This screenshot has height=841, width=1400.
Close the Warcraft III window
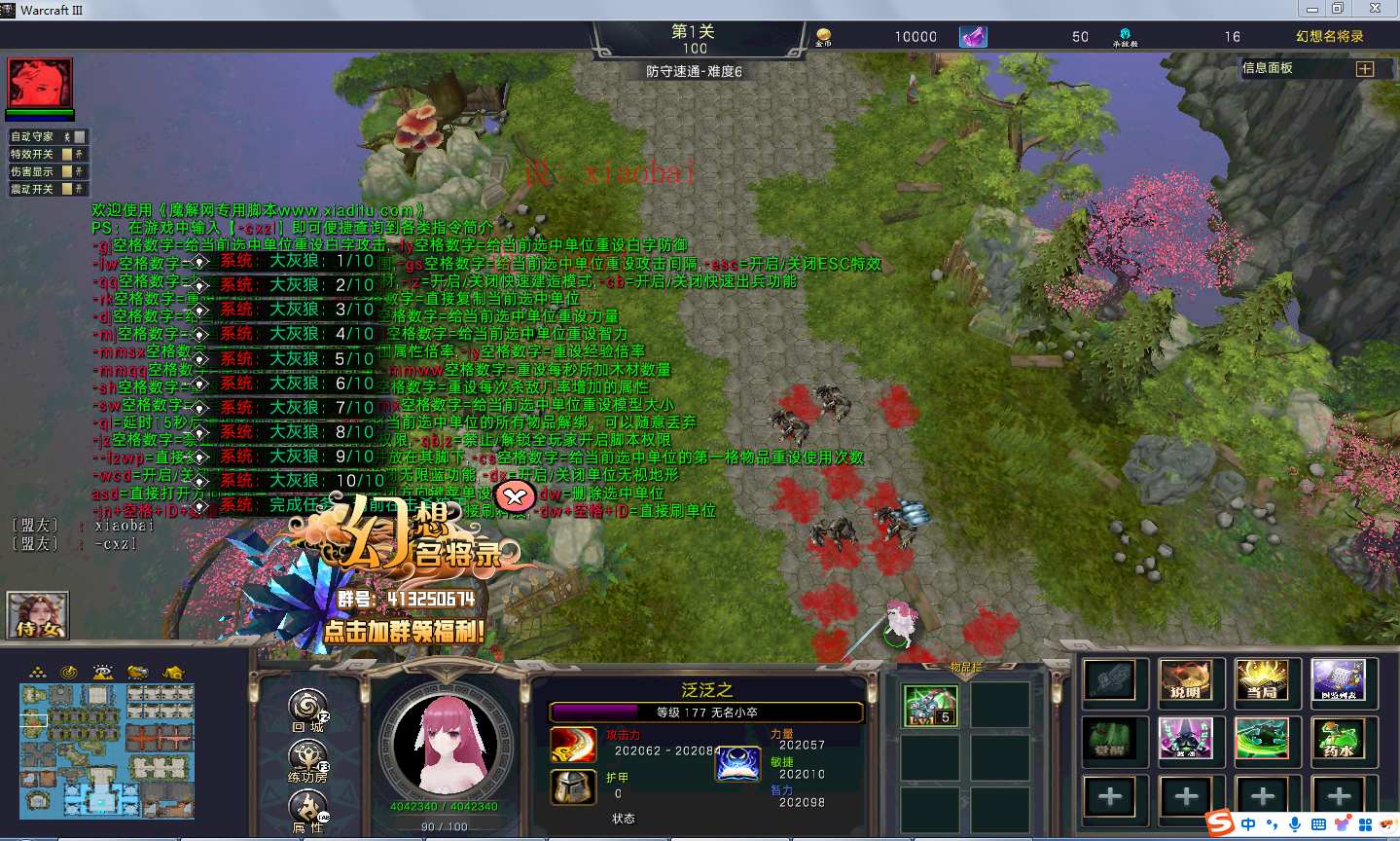(1375, 9)
